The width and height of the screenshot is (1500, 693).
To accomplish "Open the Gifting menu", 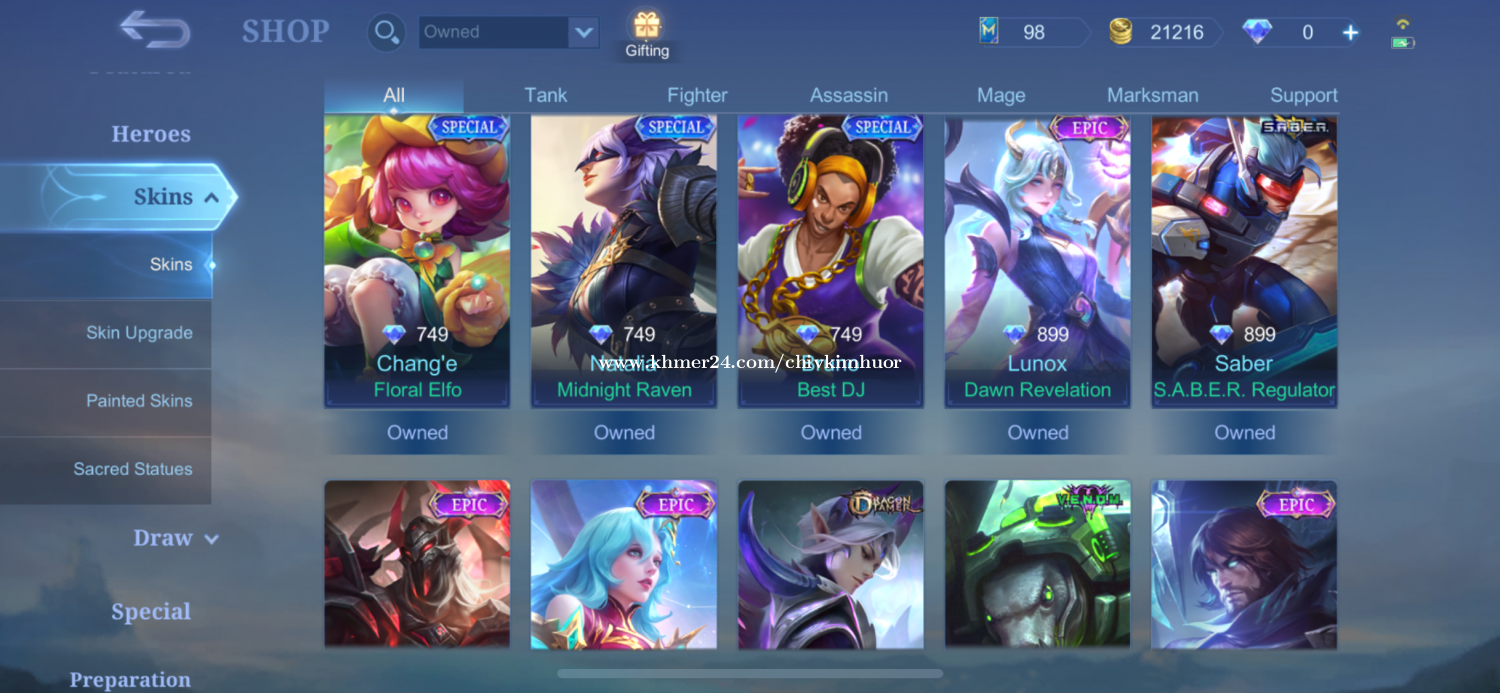I will (647, 34).
